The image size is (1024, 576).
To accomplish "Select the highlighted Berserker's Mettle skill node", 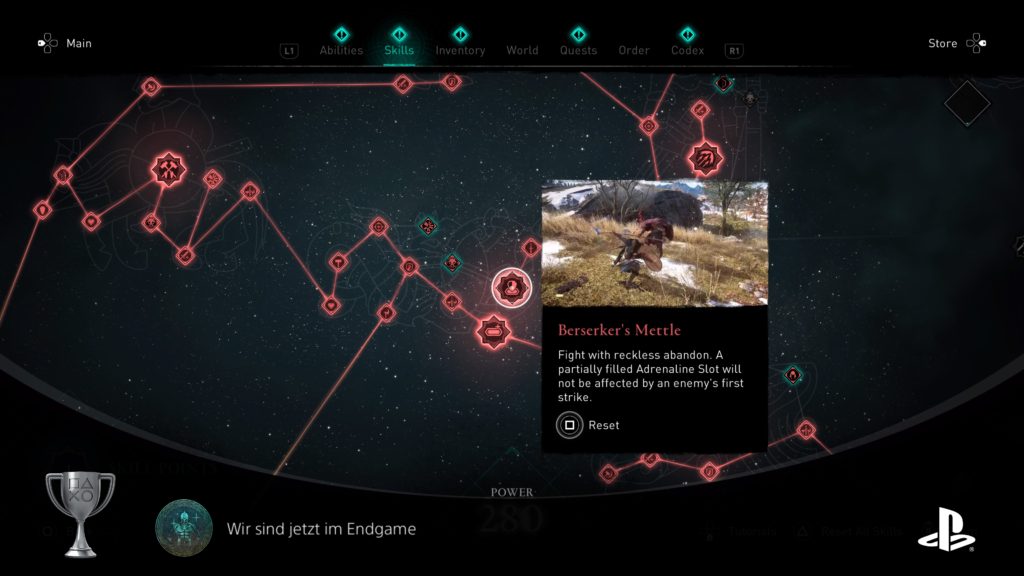I will [511, 288].
